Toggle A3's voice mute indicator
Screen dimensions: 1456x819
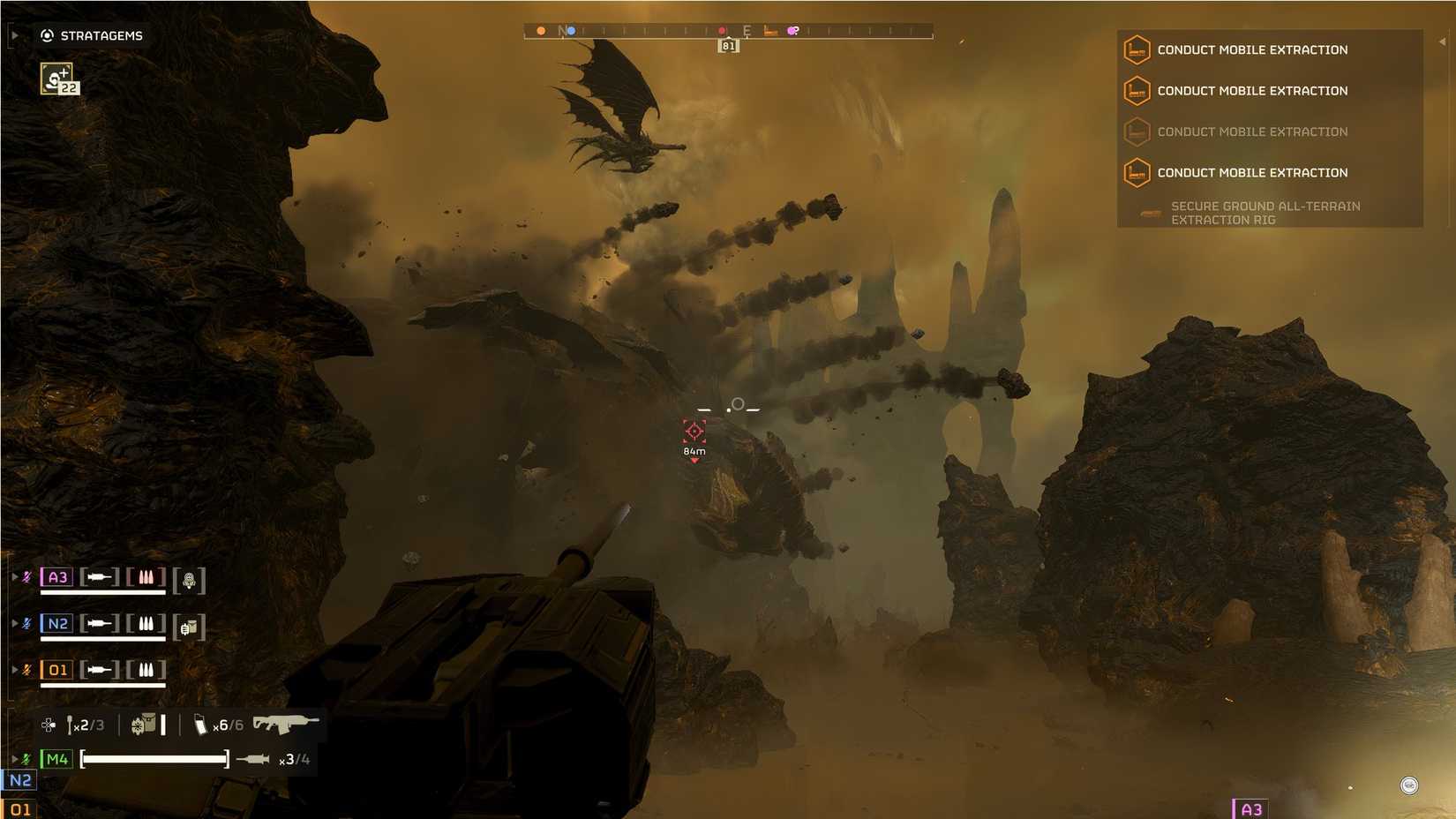pyautogui.click(x=27, y=576)
